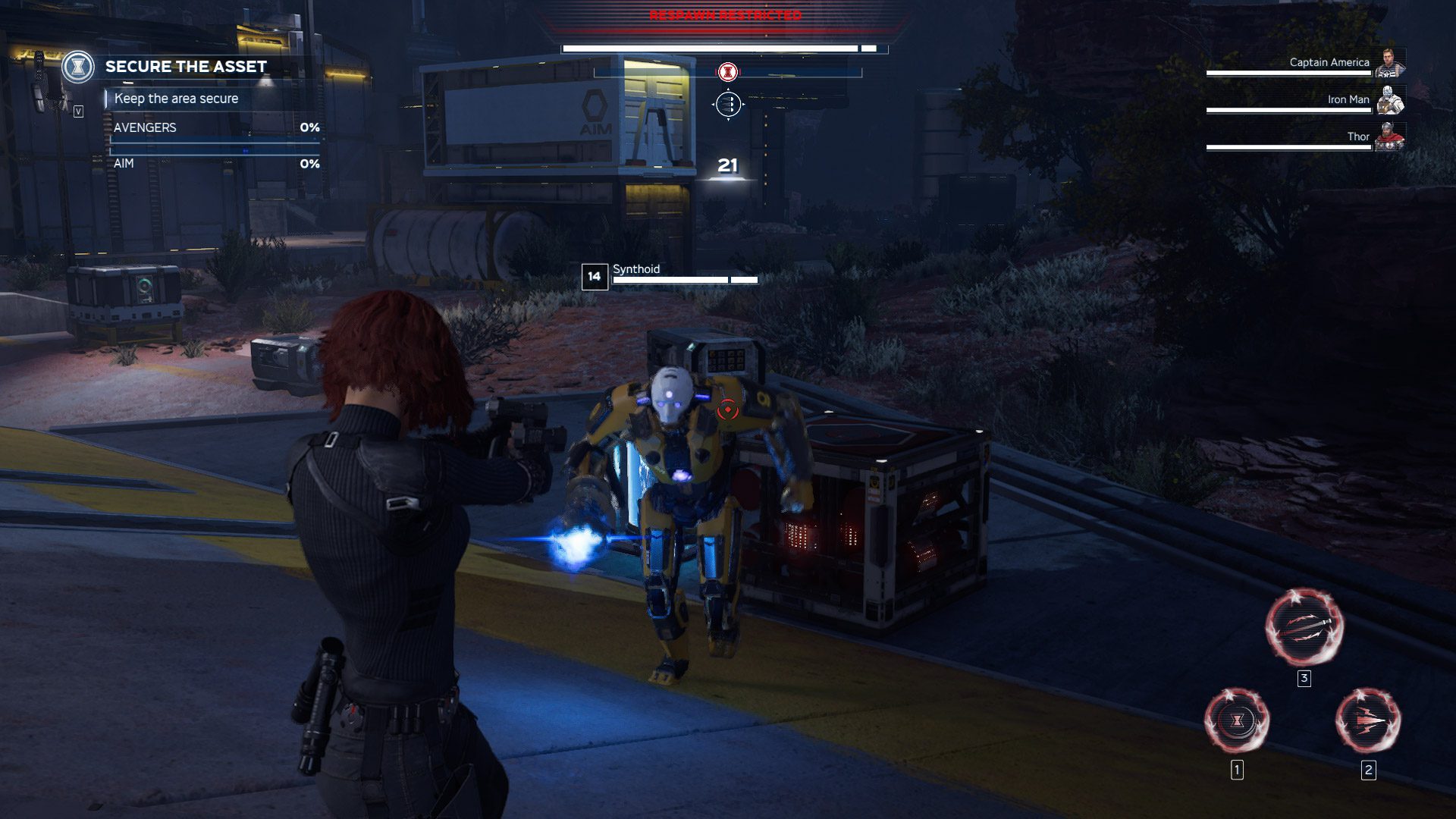Viewport: 1456px width, 819px height.
Task: Choose Iron Man's teammate portrait
Action: pyautogui.click(x=1389, y=100)
